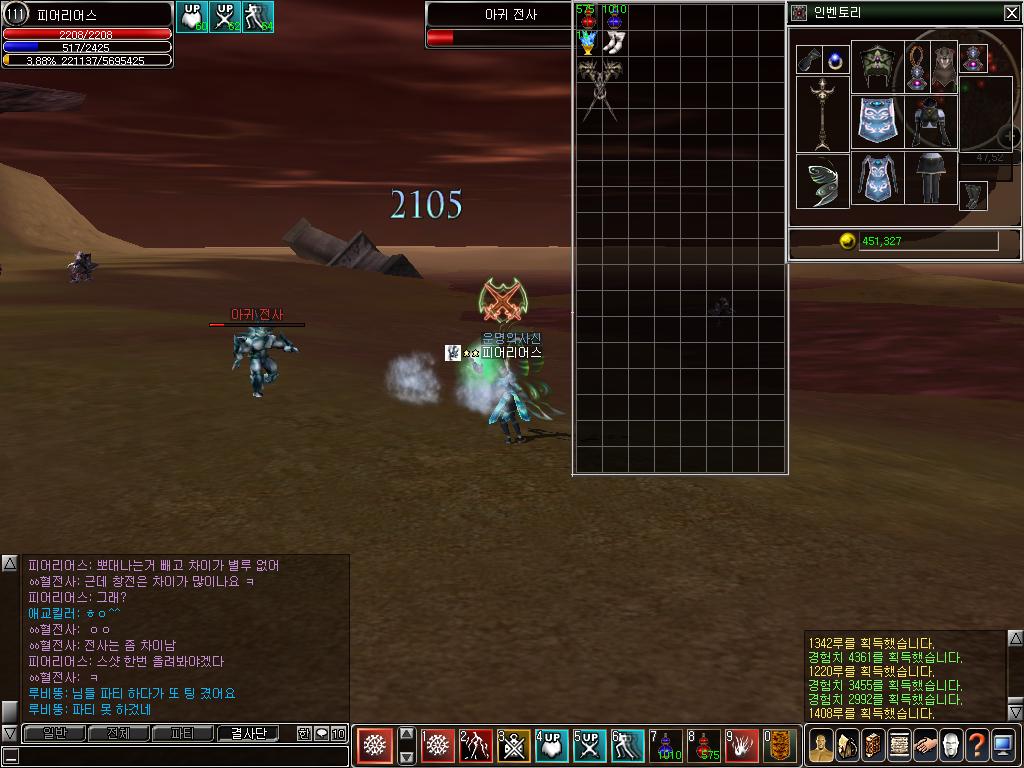
Task: Open the character figure menu button
Action: coord(821,745)
